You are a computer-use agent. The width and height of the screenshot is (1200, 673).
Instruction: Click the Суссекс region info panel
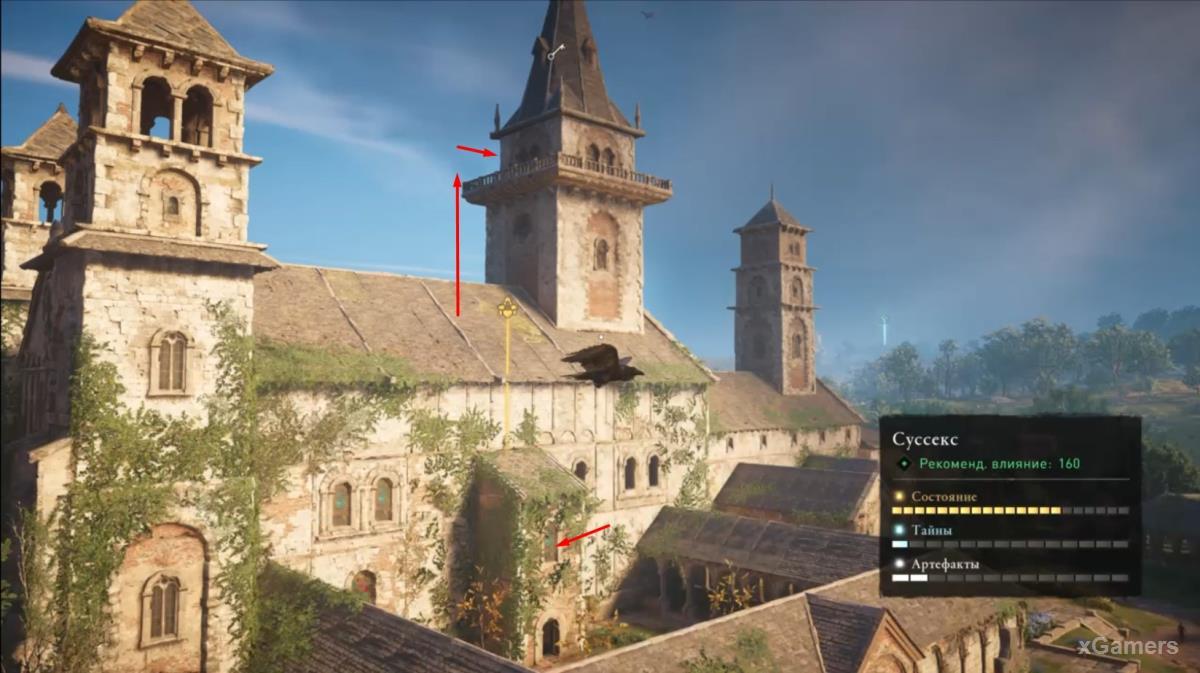[1010, 505]
